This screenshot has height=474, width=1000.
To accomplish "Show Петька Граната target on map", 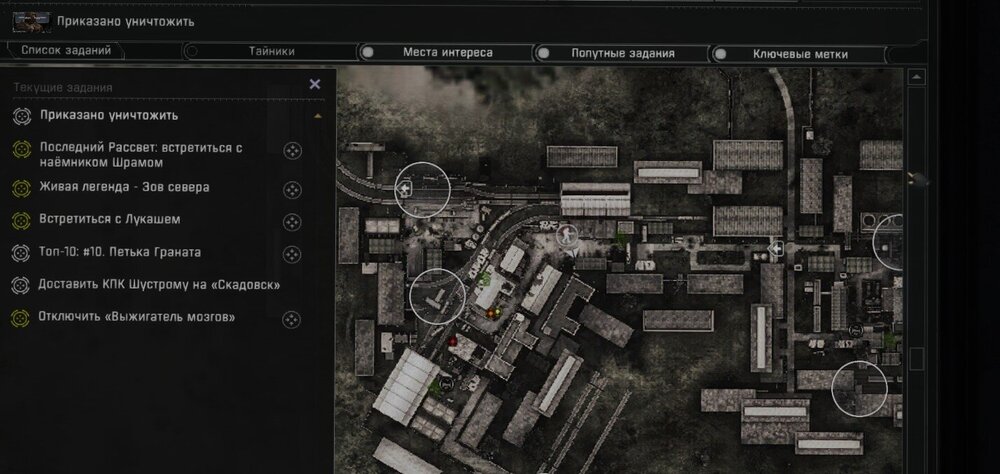I will [x=292, y=254].
